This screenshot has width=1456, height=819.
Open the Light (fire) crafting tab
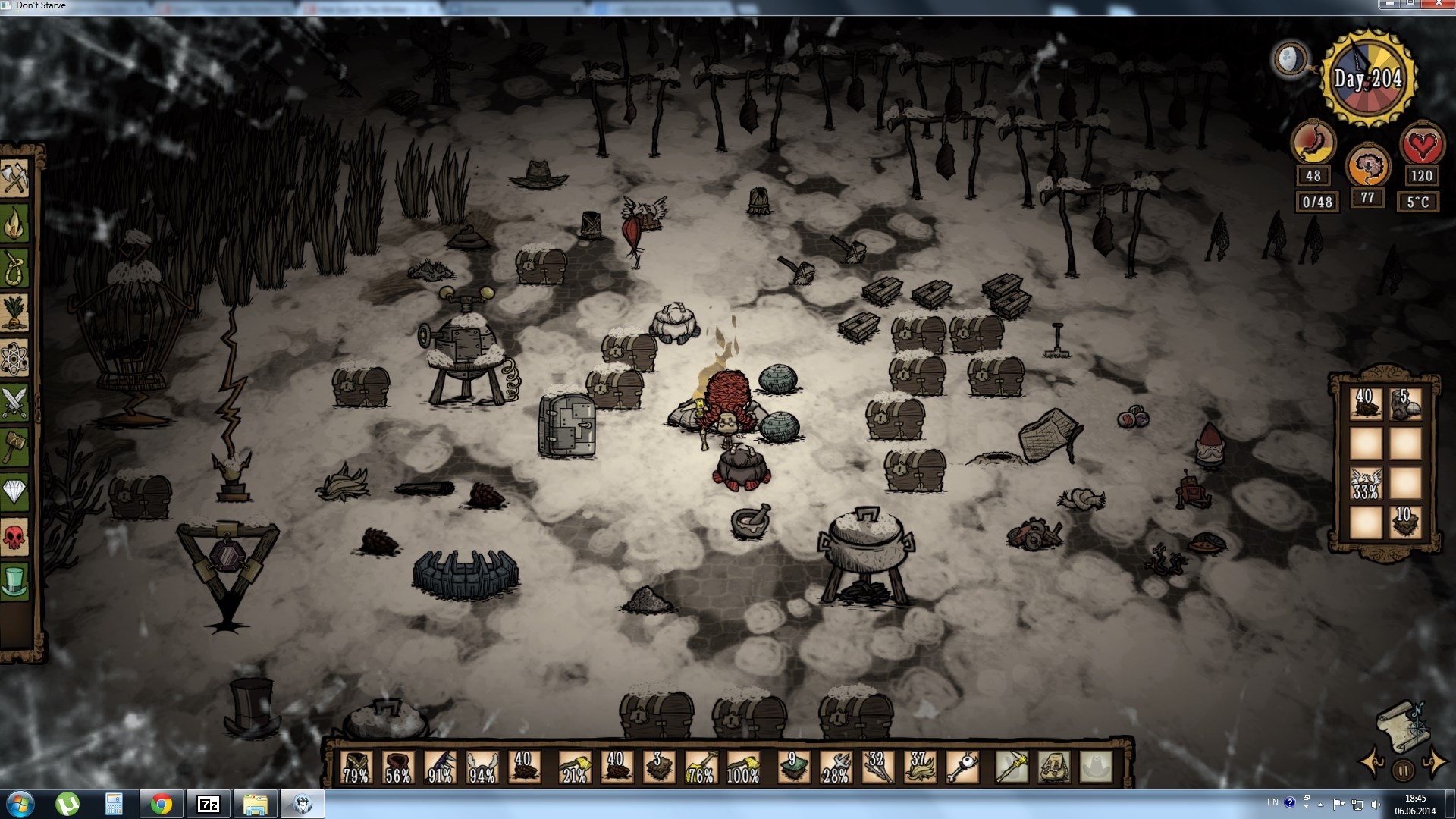pos(15,224)
